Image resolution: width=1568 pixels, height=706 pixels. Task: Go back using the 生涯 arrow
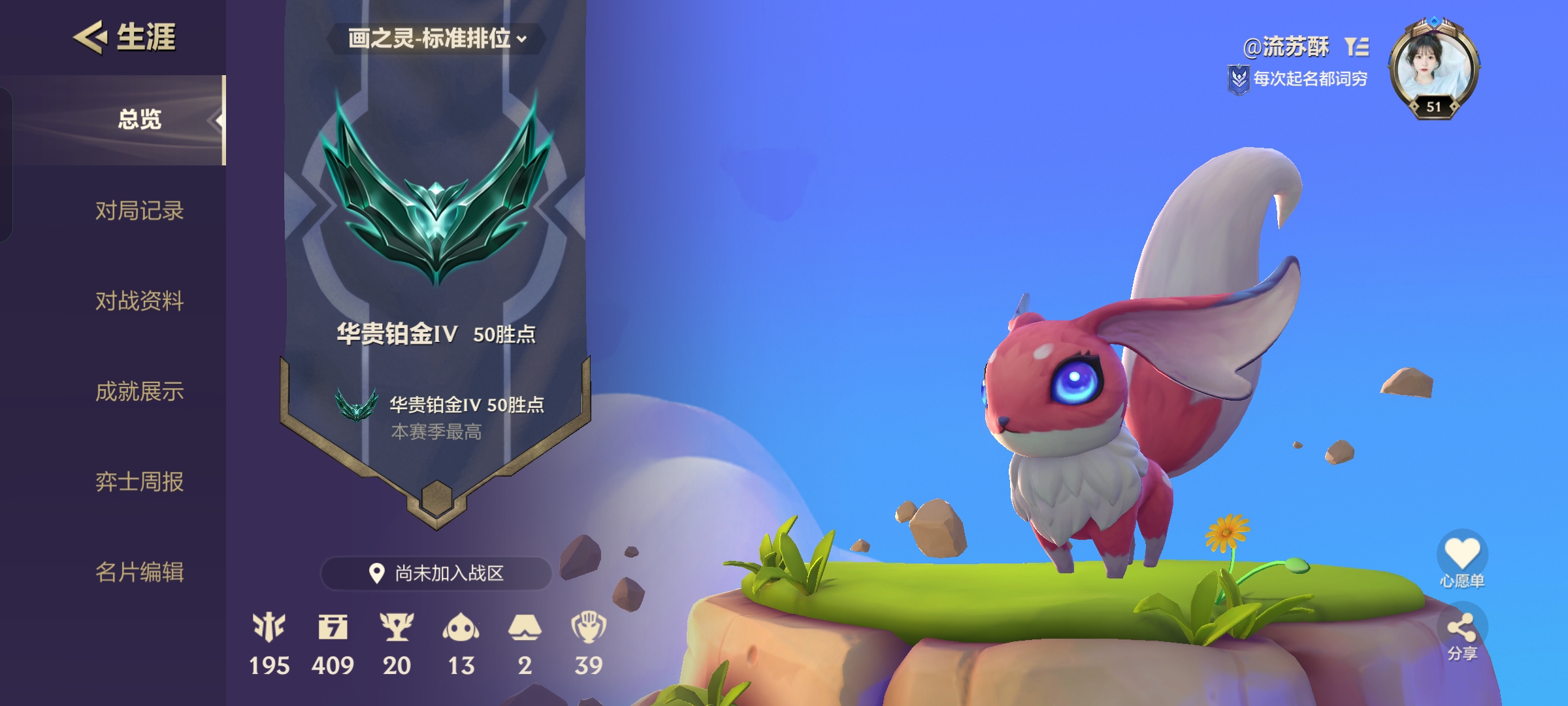(x=90, y=37)
